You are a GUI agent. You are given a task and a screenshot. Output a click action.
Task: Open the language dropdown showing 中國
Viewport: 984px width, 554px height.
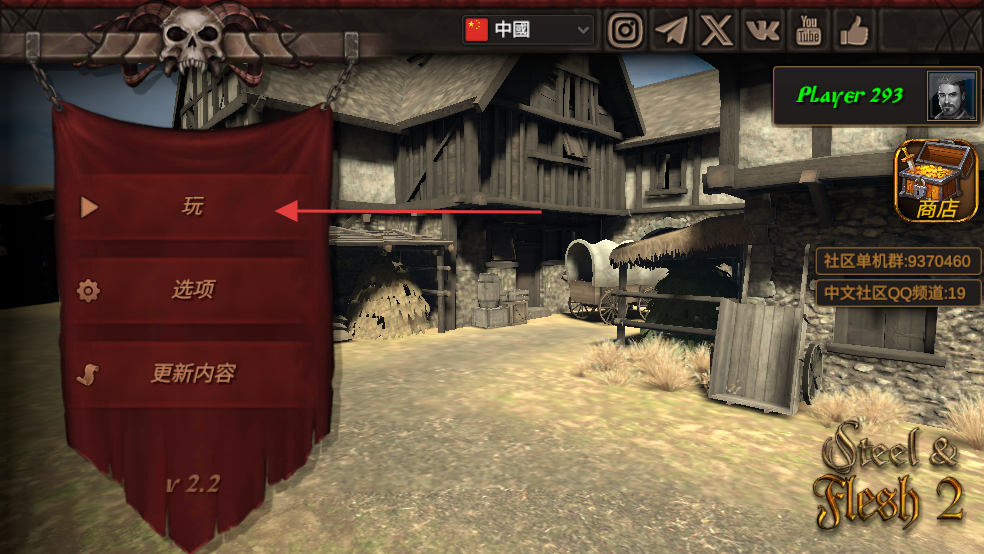point(528,30)
